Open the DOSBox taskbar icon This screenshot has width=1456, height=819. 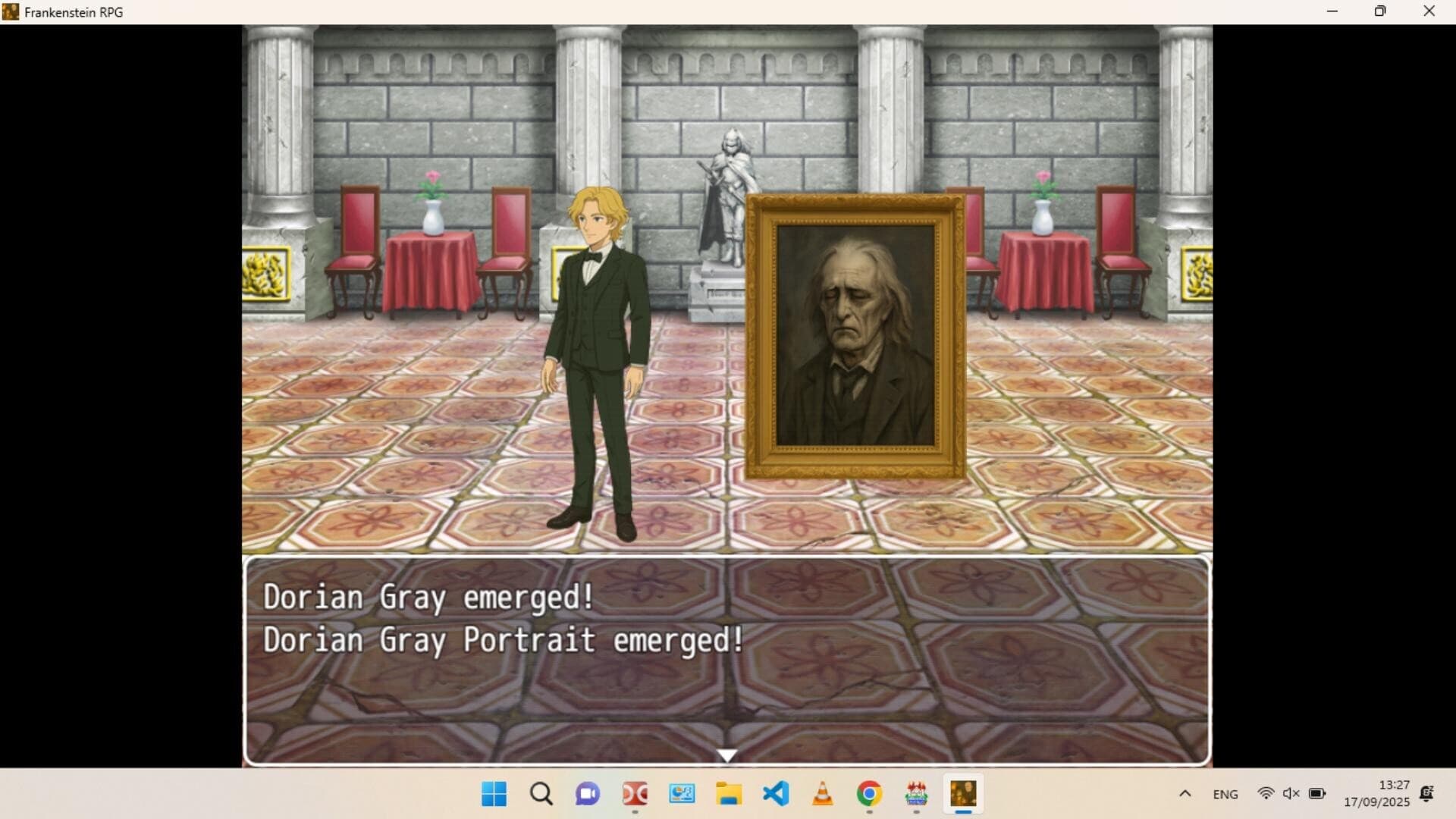pos(635,794)
